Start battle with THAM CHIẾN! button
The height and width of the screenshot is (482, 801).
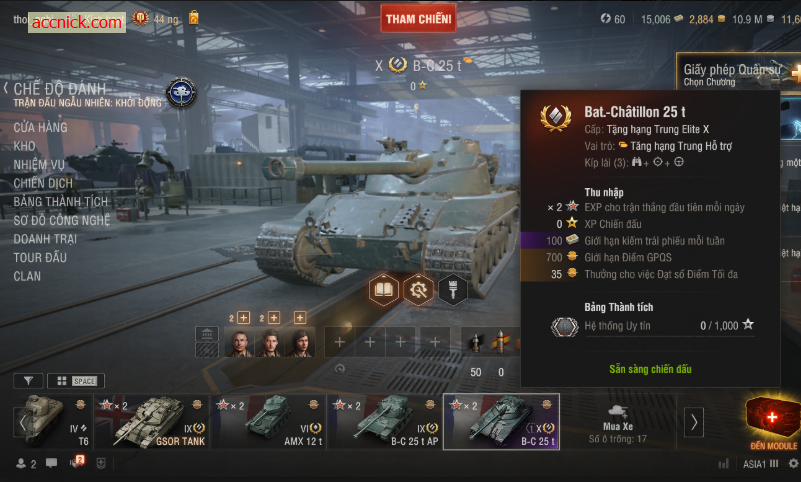418,18
